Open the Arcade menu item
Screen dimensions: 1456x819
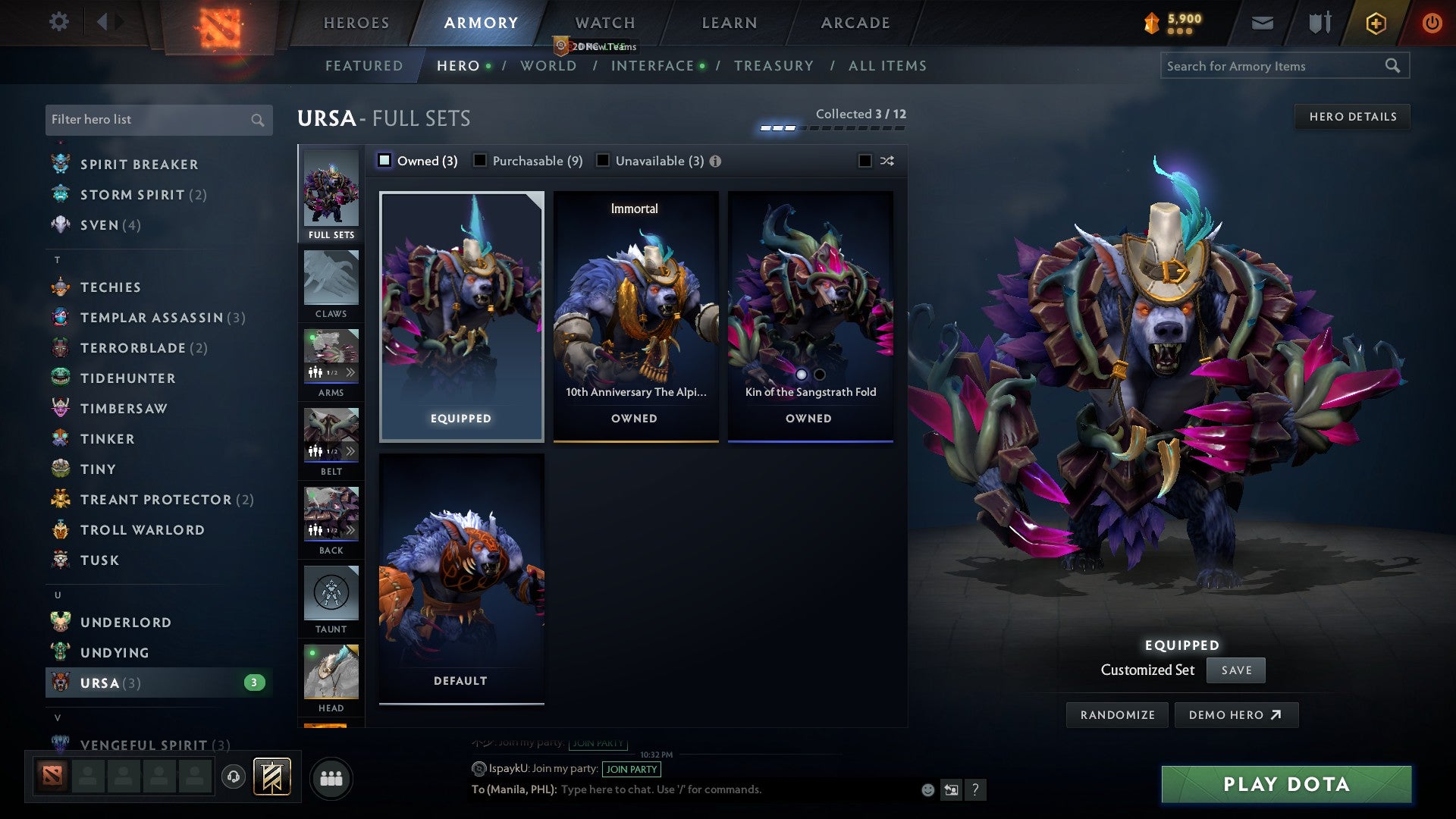click(x=854, y=23)
